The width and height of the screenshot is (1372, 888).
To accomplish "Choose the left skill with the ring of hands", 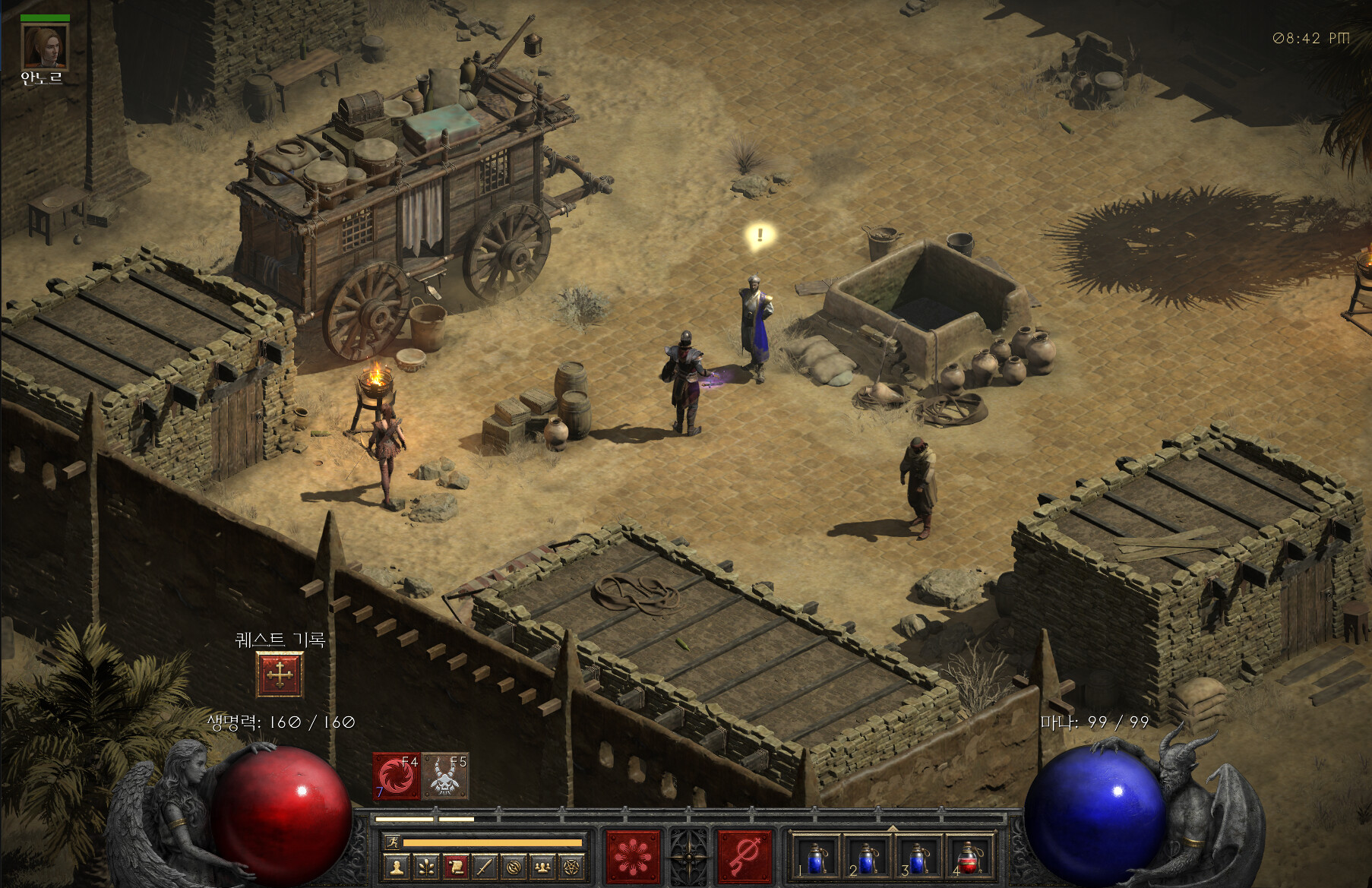I will (x=632, y=857).
